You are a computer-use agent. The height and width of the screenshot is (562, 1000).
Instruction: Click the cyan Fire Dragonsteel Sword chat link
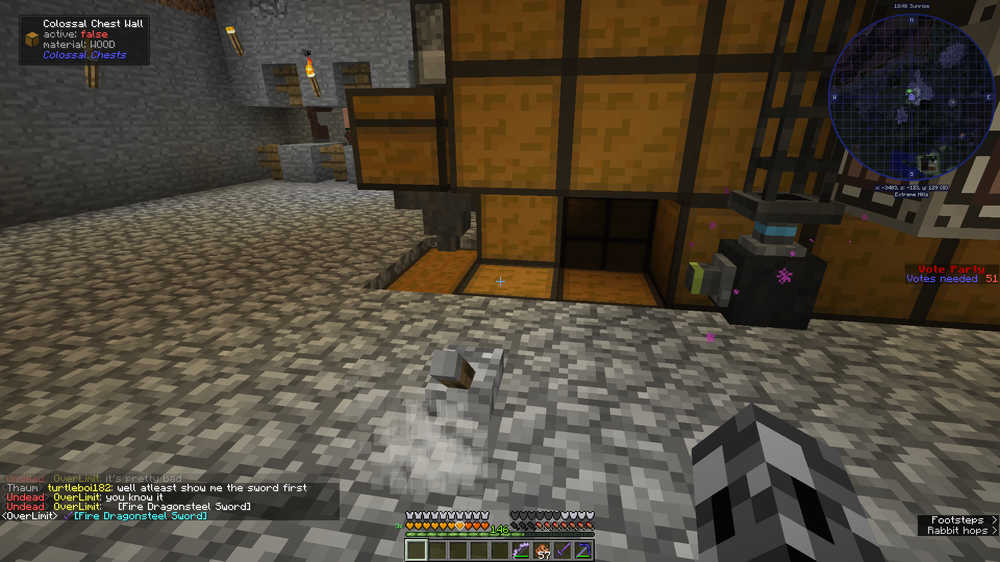141,516
